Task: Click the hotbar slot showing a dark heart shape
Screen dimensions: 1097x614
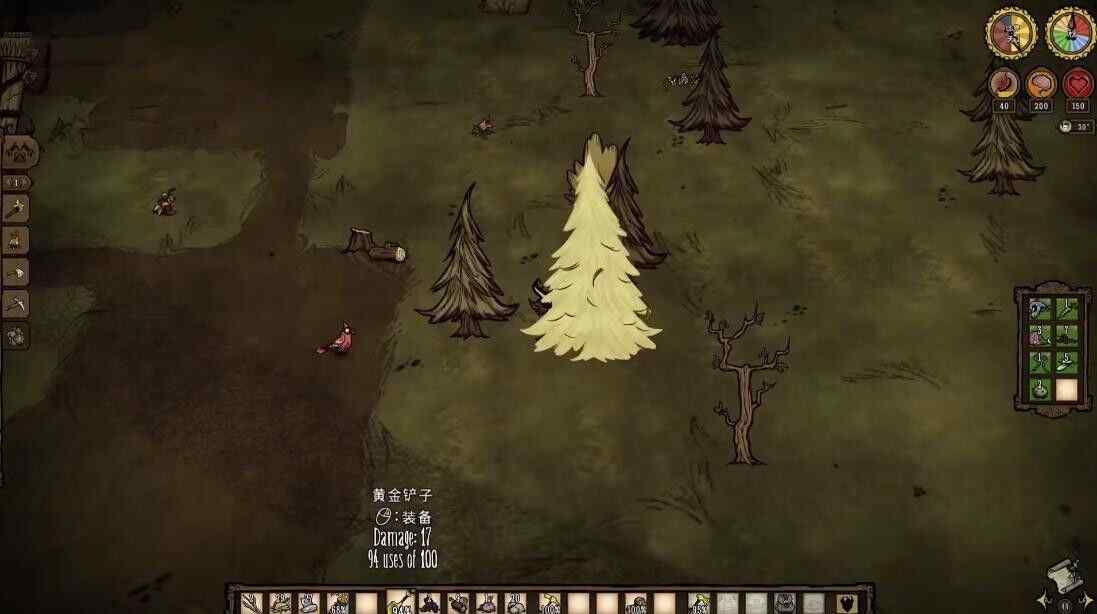Action: coord(846,603)
